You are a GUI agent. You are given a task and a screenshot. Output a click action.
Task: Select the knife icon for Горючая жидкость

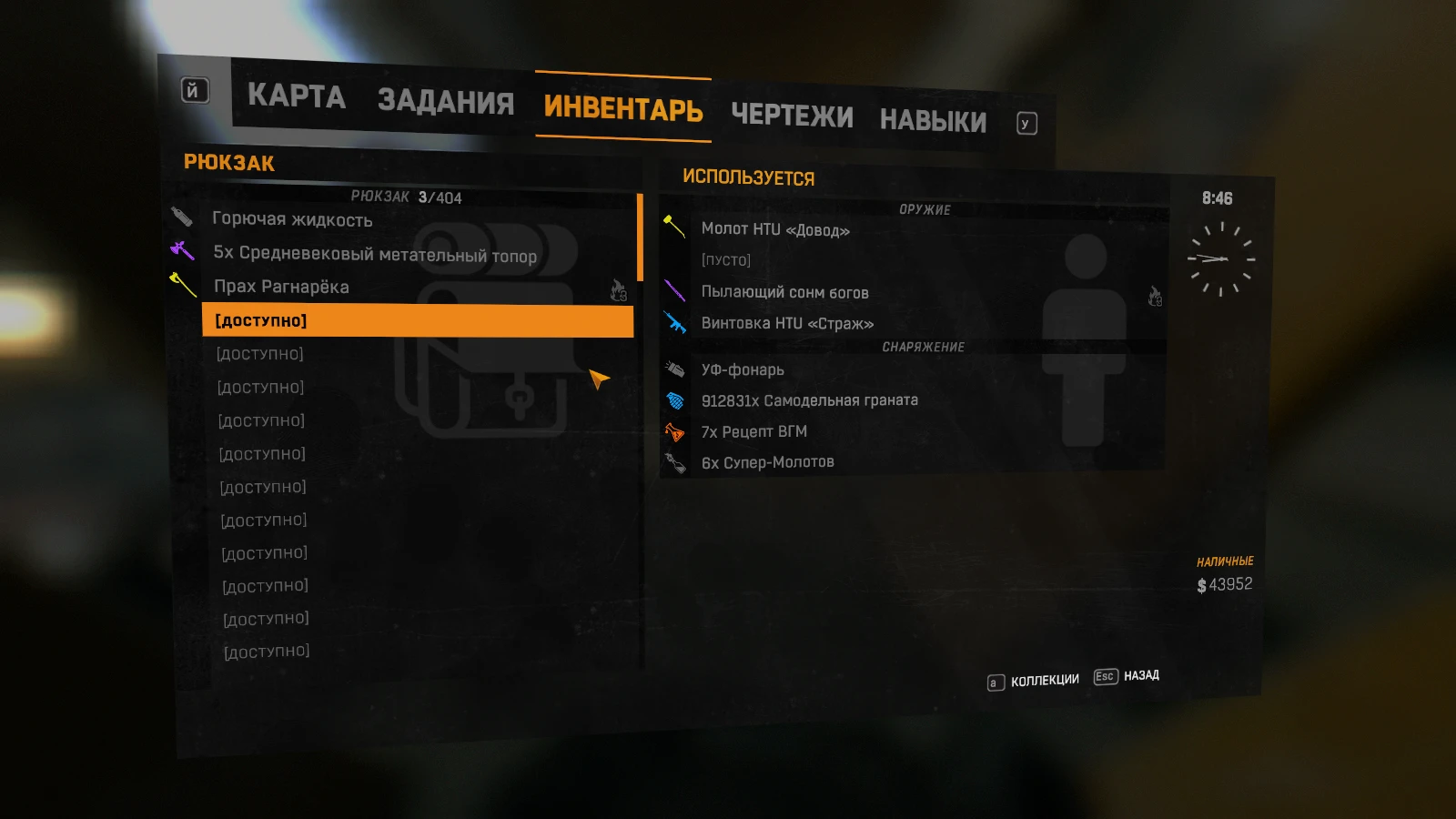tap(182, 218)
